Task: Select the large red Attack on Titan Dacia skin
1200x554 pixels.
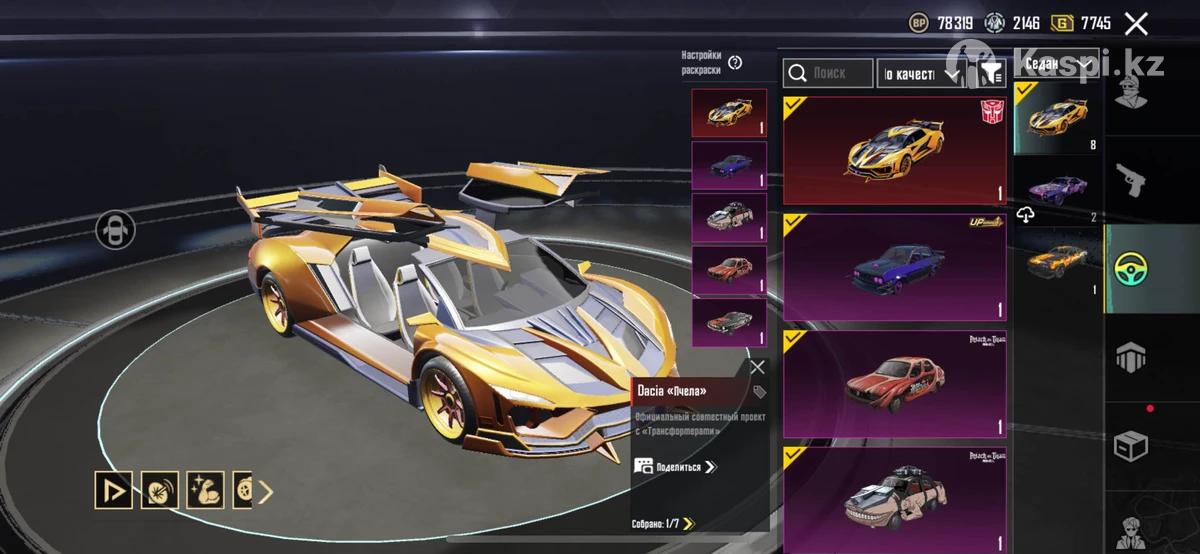Action: tap(894, 383)
